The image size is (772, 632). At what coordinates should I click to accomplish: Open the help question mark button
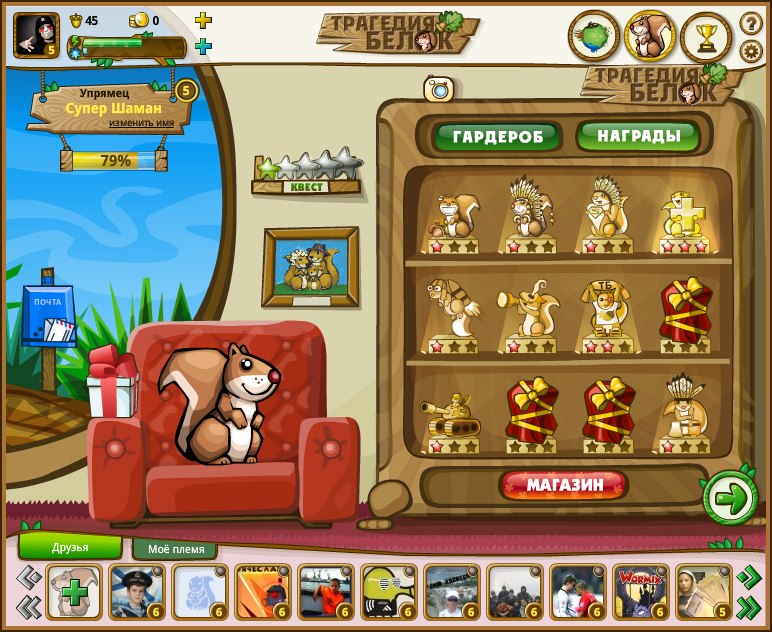pyautogui.click(x=751, y=23)
